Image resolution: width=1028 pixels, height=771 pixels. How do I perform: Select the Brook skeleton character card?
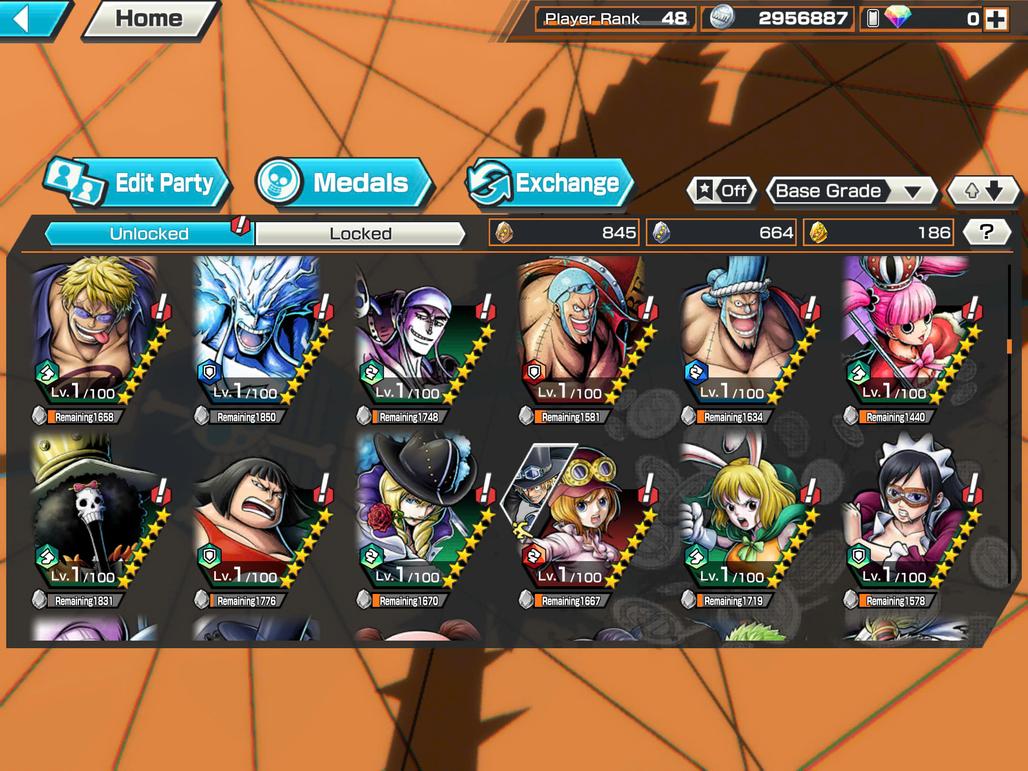tap(95, 520)
